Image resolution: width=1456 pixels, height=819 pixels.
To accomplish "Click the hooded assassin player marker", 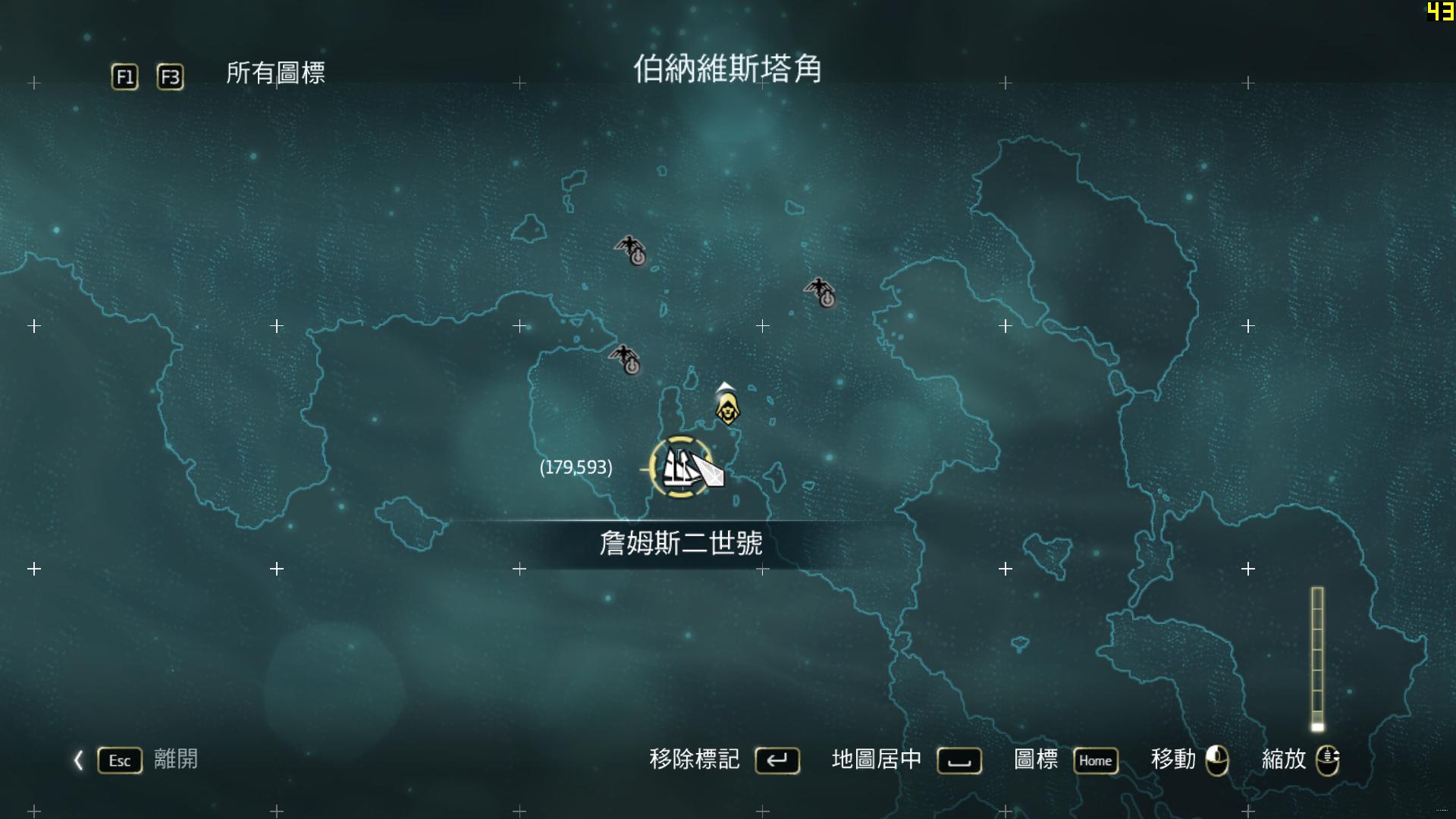I will tap(727, 409).
